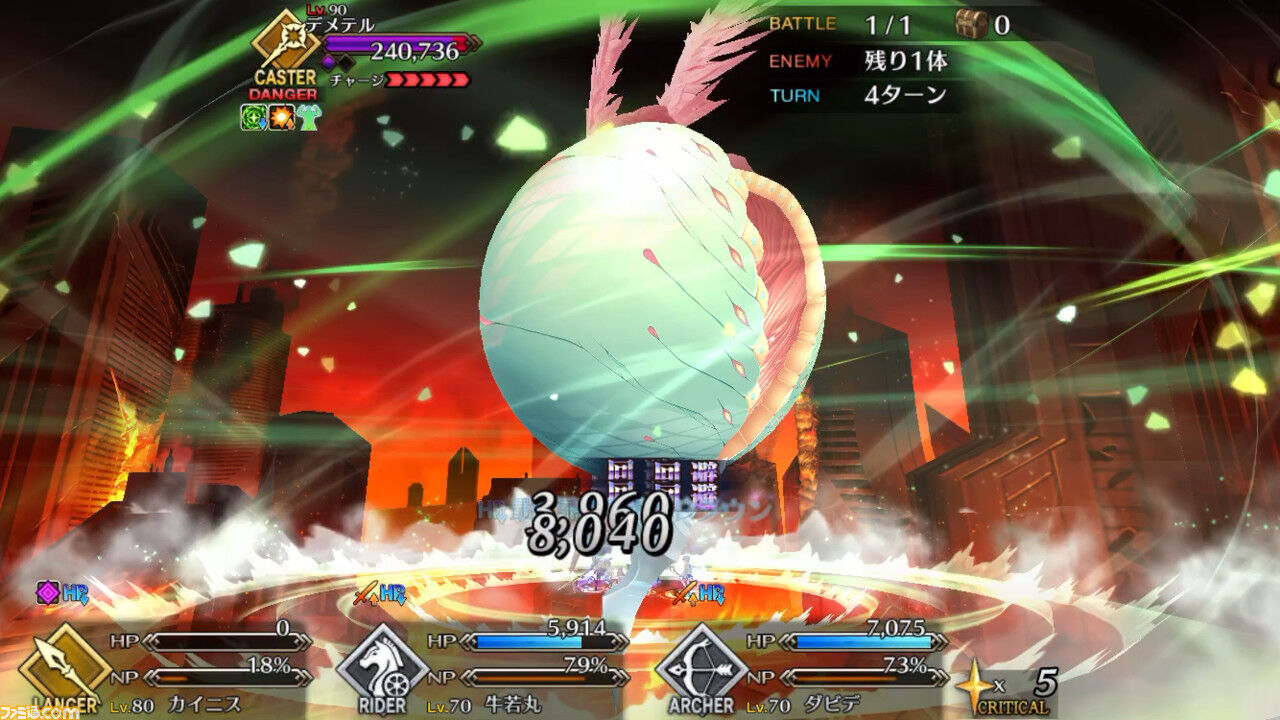
Task: Select the enemy name デメテル
Action: click(340, 24)
